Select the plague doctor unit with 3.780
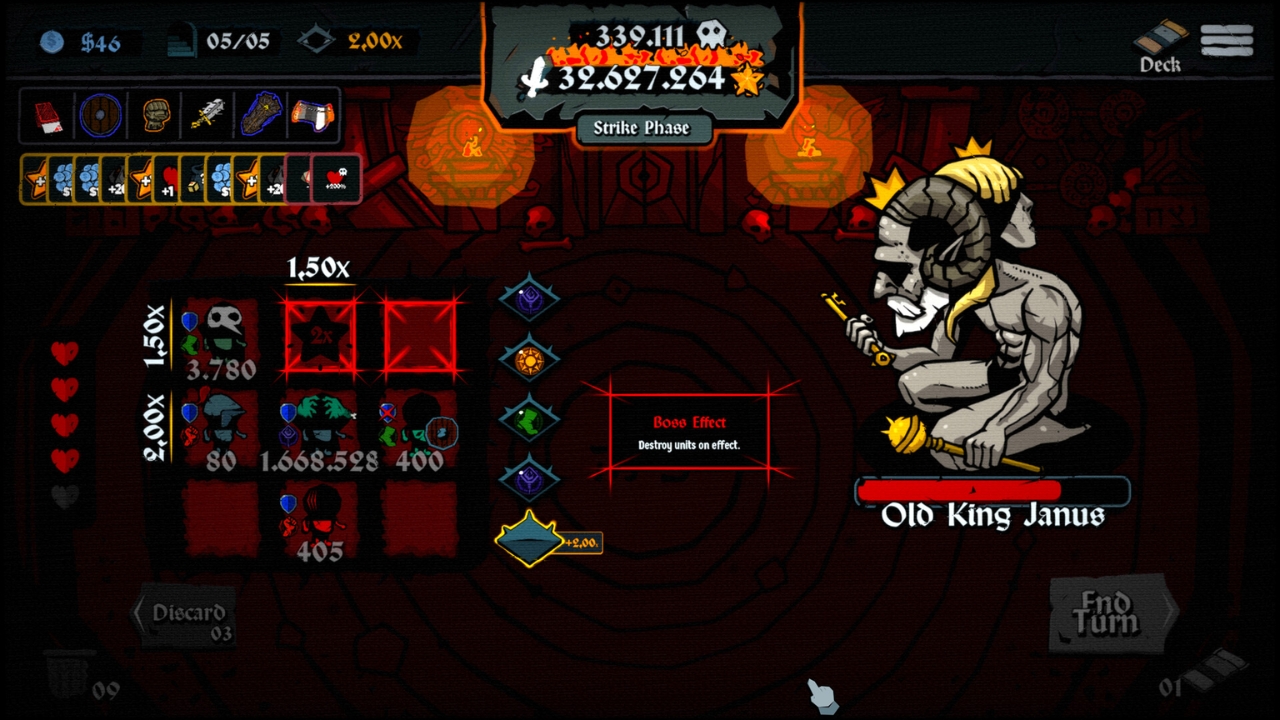The height and width of the screenshot is (720, 1280). point(222,340)
